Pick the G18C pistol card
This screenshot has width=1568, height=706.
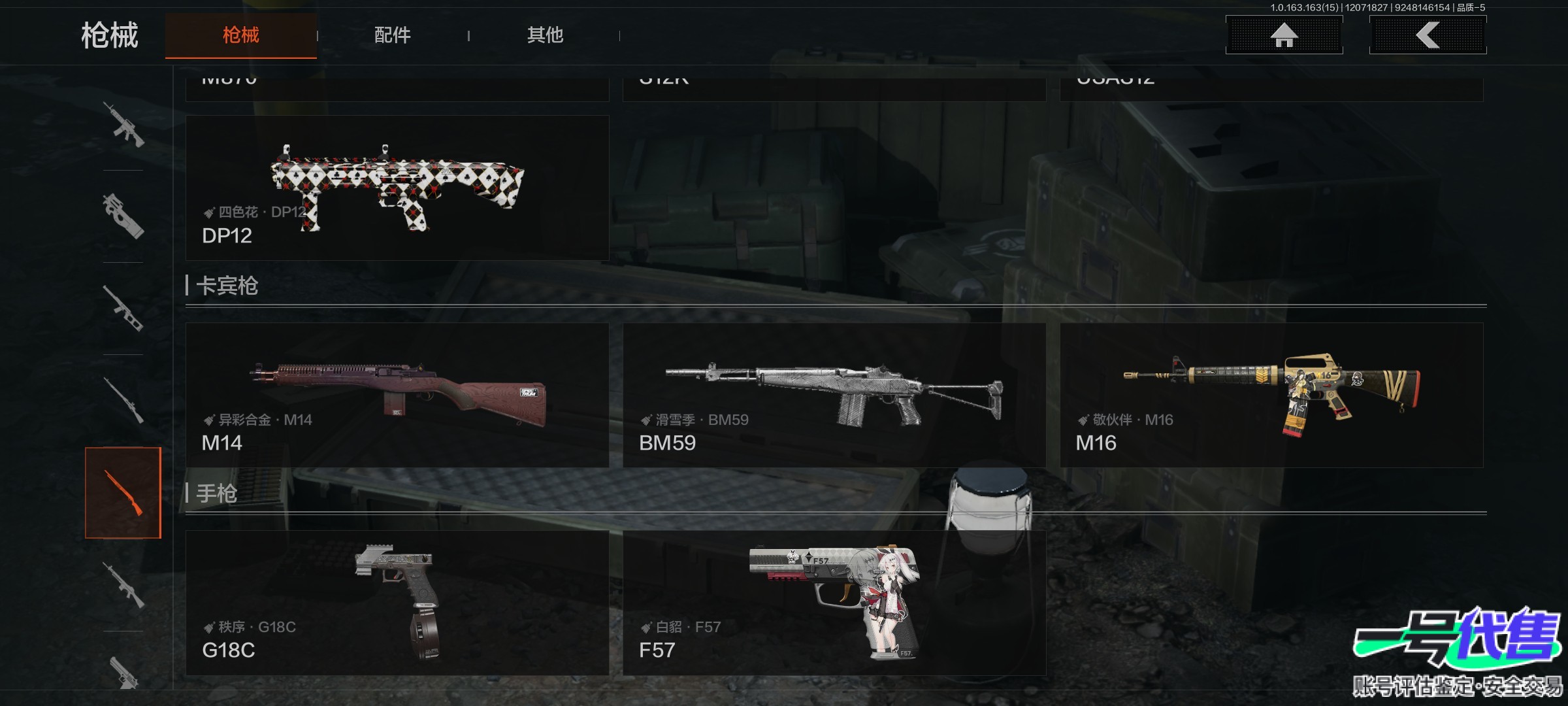click(x=397, y=603)
